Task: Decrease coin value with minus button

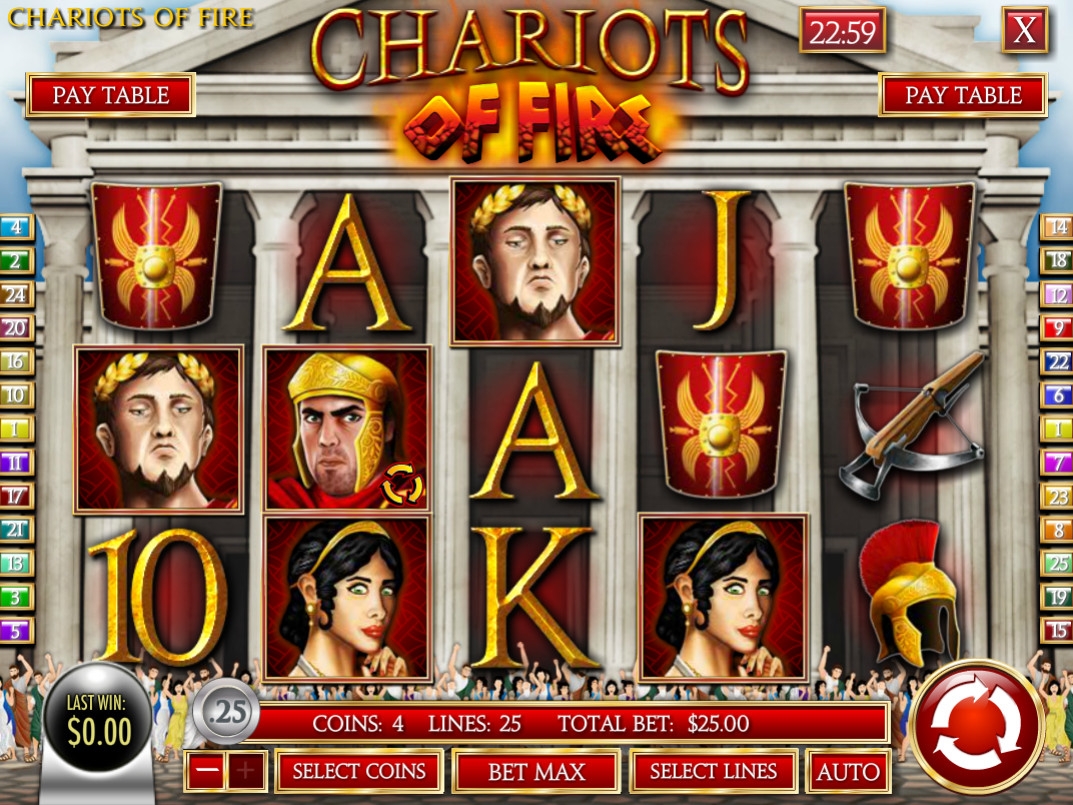Action: coord(205,772)
